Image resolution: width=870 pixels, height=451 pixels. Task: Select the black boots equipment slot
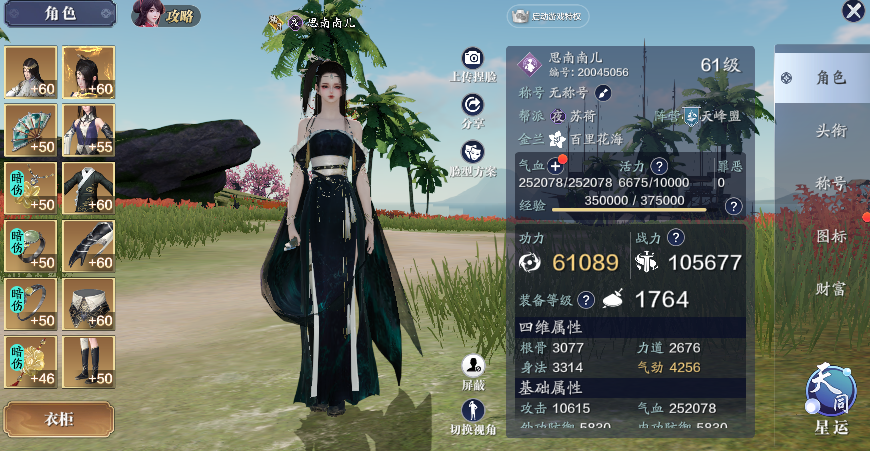[x=89, y=361]
